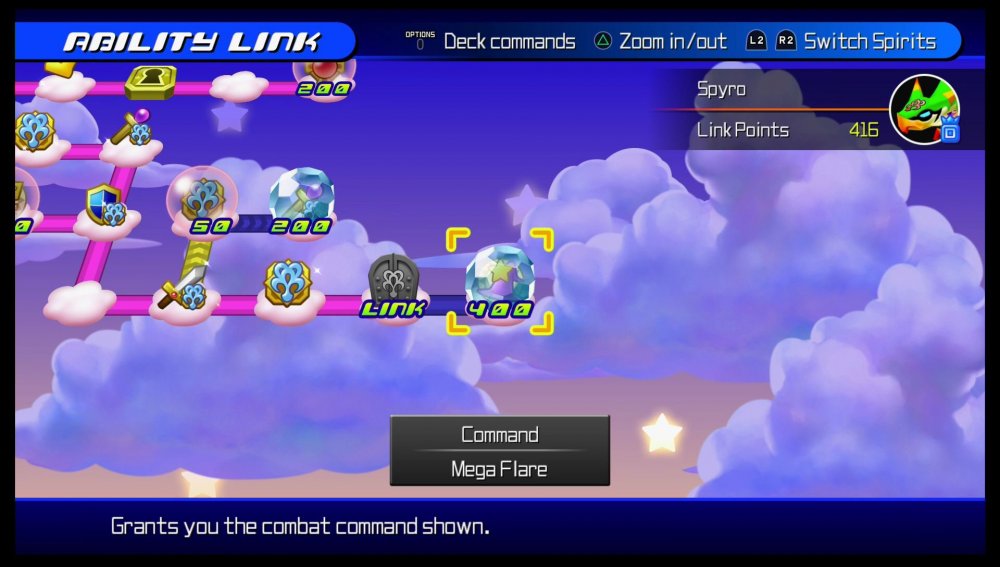Viewport: 1000px width, 567px height.
Task: Select the red gem 200-point node
Action: (x=325, y=69)
